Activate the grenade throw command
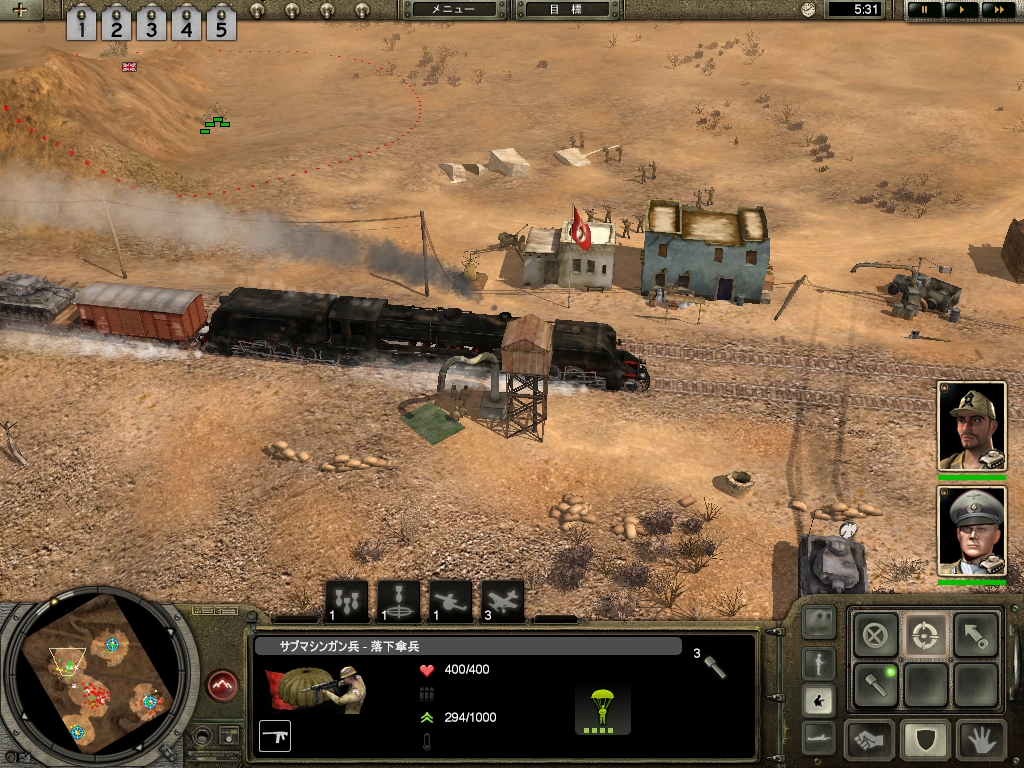This screenshot has width=1024, height=768. [x=874, y=684]
